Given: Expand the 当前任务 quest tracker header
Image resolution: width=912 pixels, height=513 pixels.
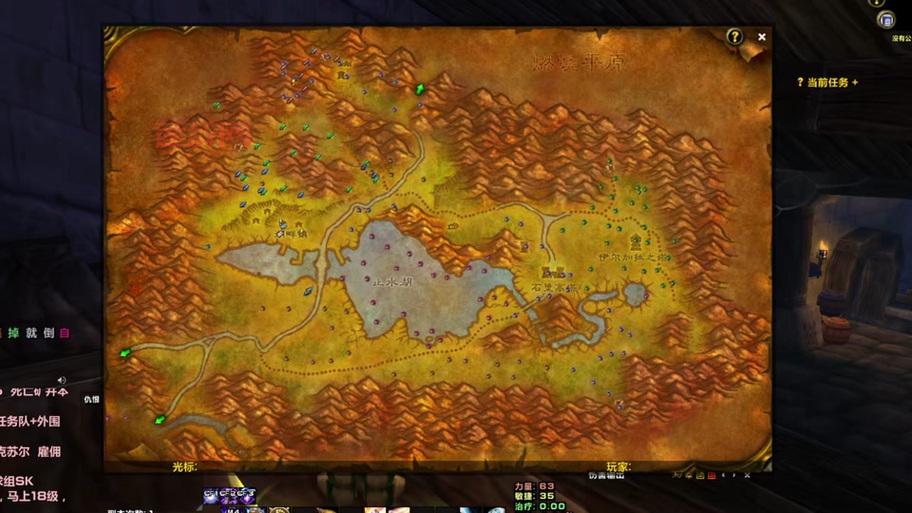Looking at the screenshot, I should click(x=828, y=83).
